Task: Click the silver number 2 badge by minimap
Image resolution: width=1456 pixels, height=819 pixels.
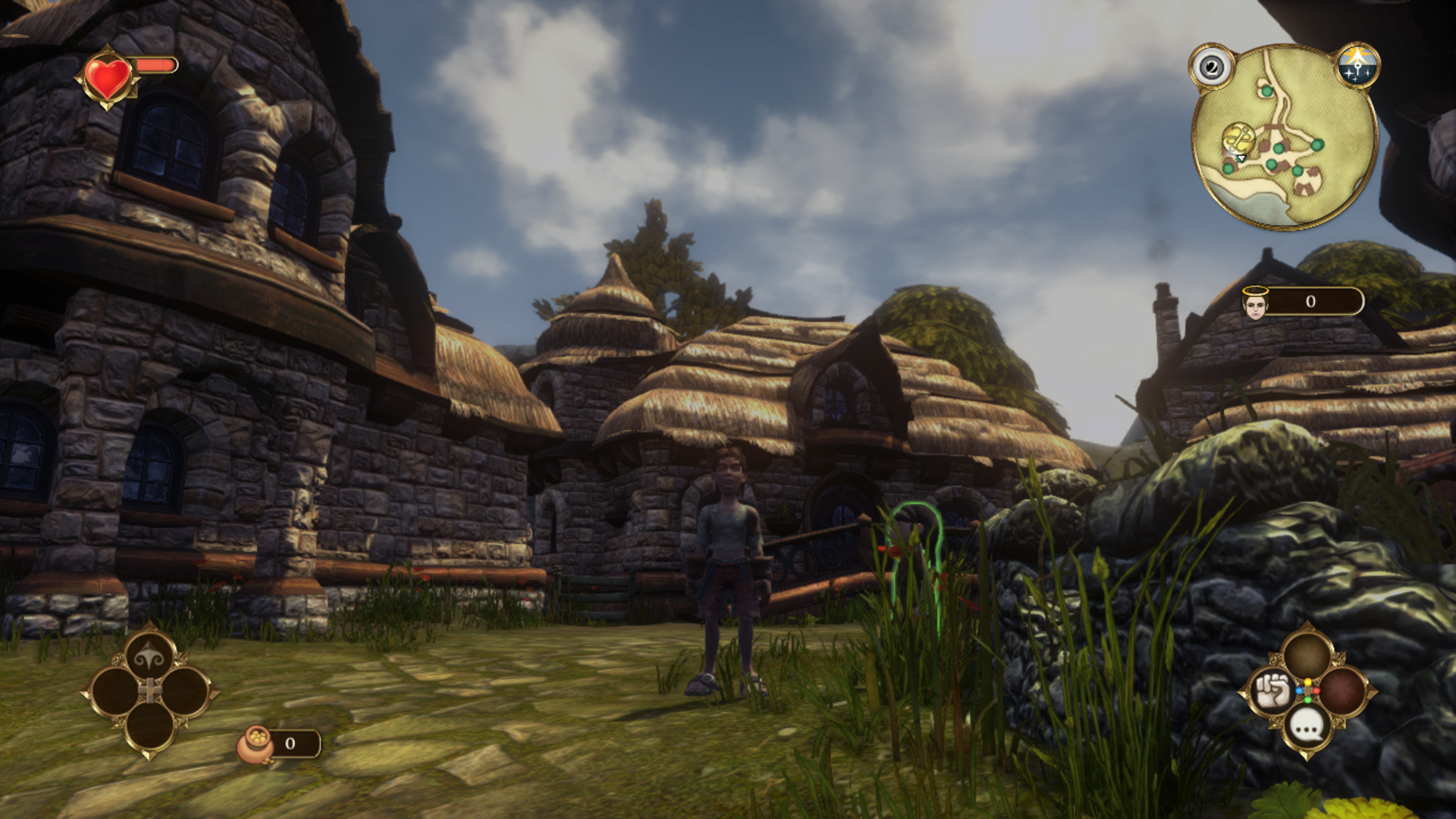Action: 1212,67
